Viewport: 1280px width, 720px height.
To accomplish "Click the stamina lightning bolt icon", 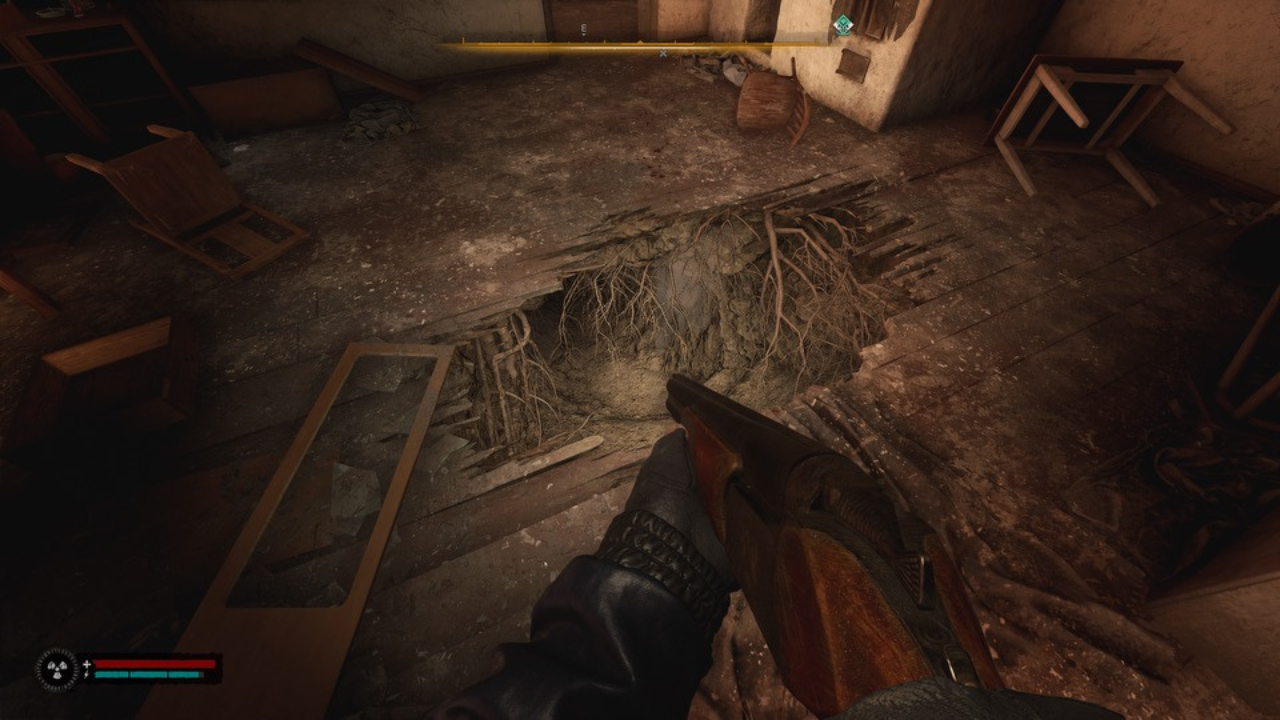I will [87, 674].
